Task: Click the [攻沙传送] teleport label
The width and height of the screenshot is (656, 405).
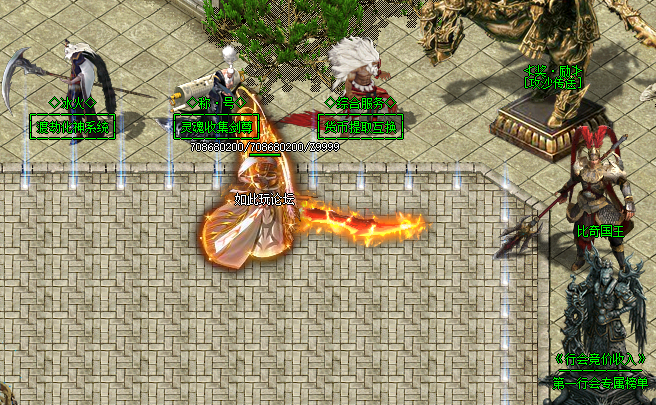Action: (x=551, y=83)
